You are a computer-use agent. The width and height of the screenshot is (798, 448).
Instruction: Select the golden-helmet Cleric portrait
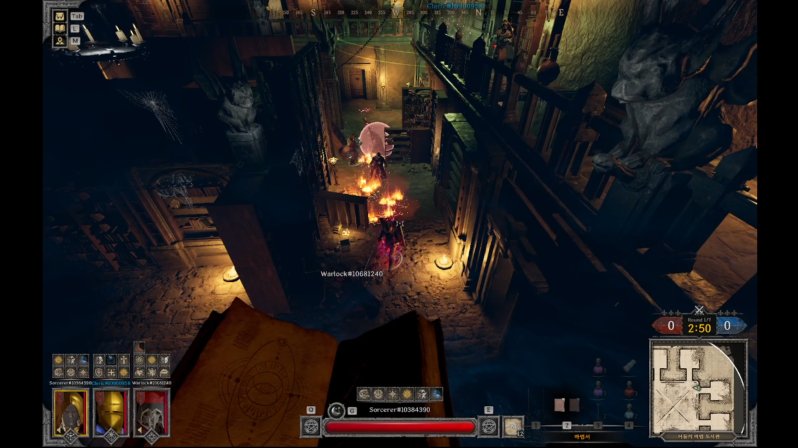click(x=111, y=411)
